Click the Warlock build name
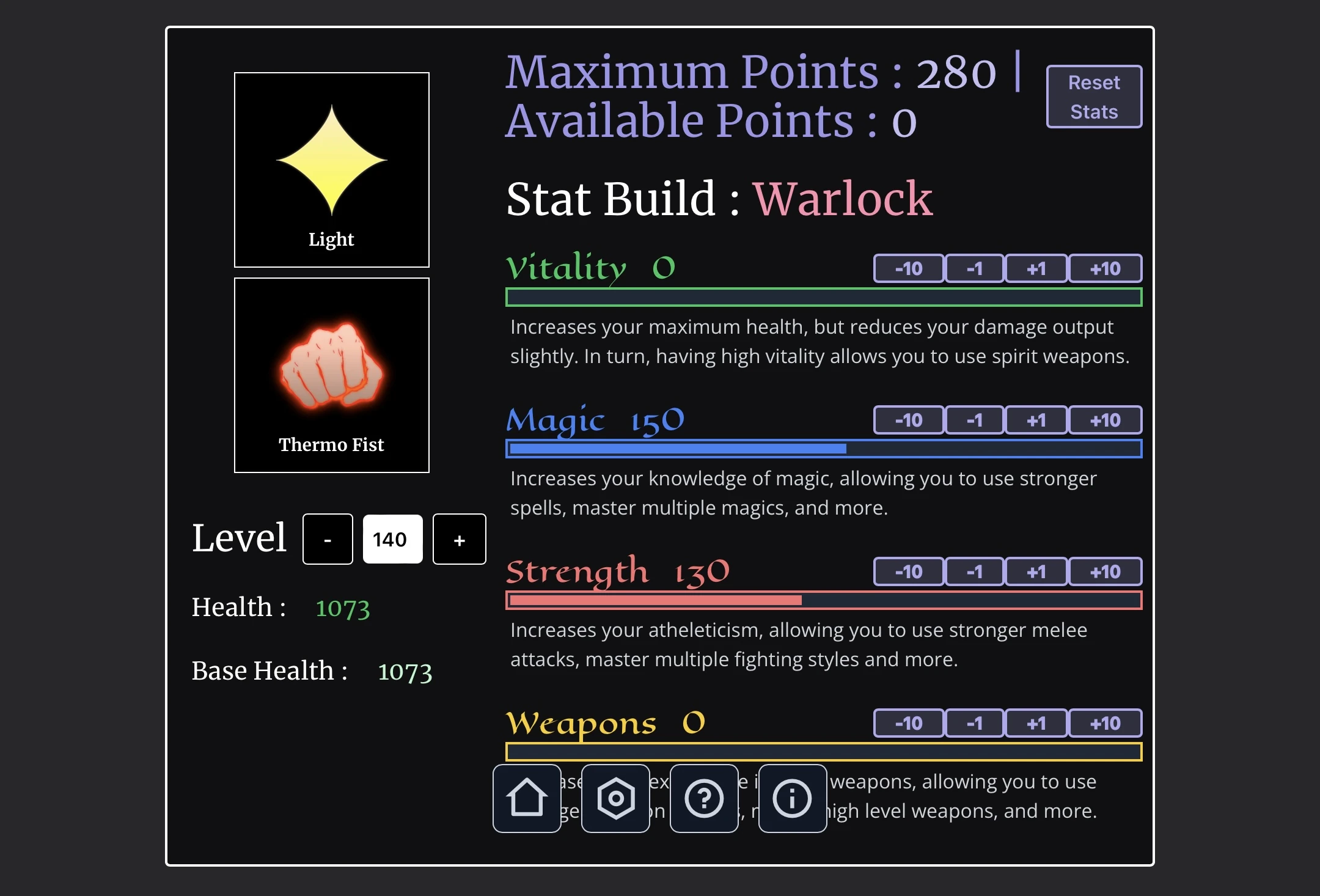This screenshot has width=1320, height=896. click(843, 198)
